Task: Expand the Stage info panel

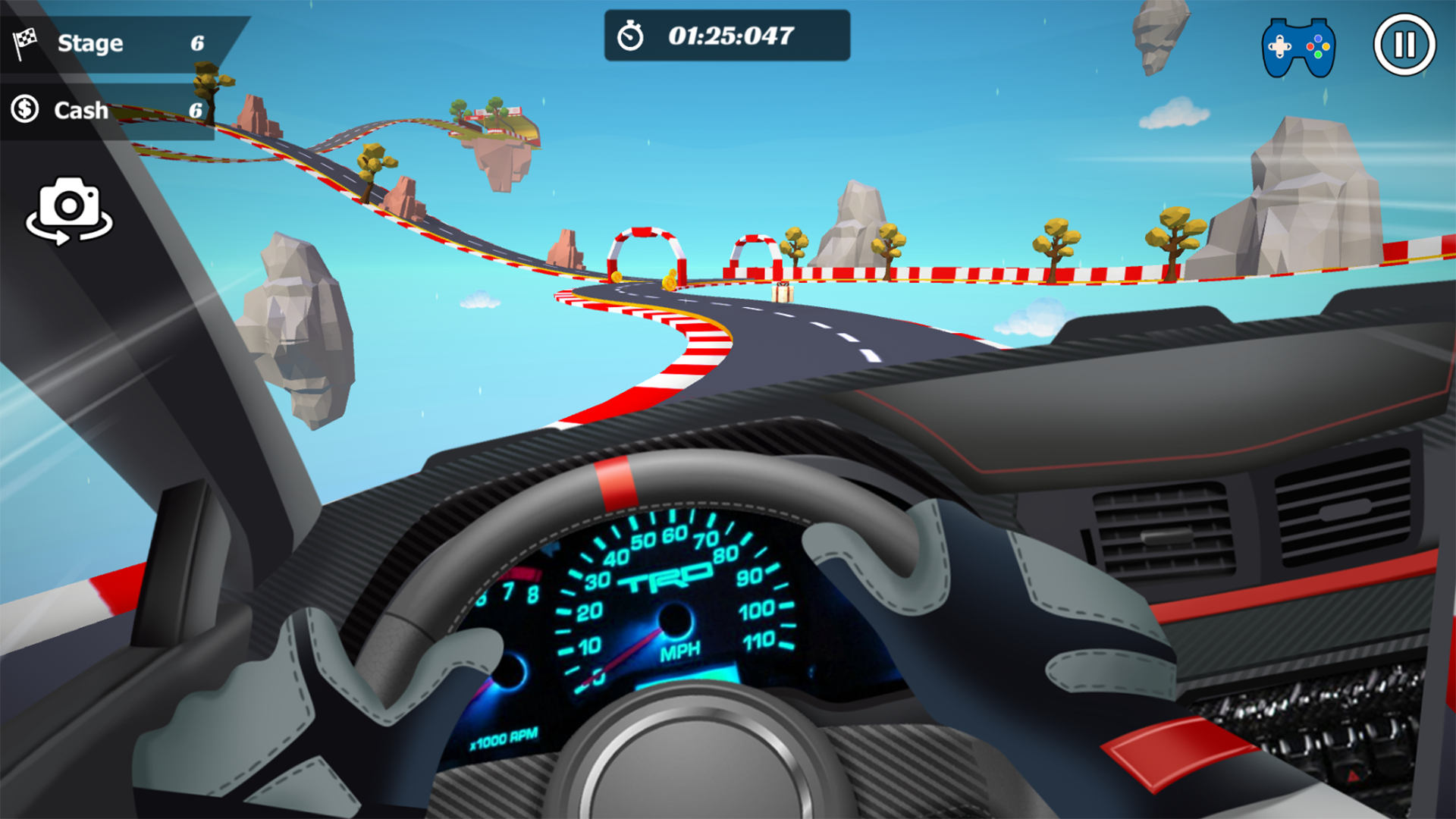Action: (x=114, y=42)
